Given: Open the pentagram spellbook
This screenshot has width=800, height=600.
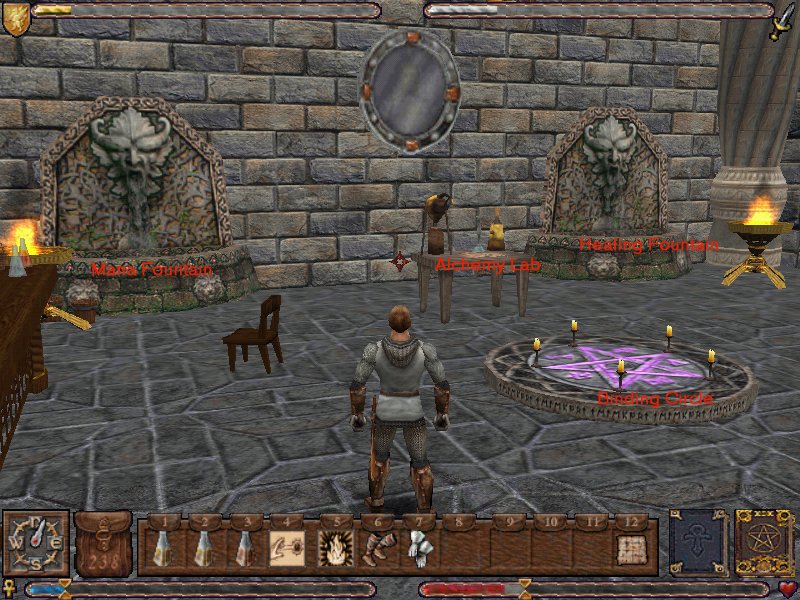Looking at the screenshot, I should pyautogui.click(x=763, y=543).
